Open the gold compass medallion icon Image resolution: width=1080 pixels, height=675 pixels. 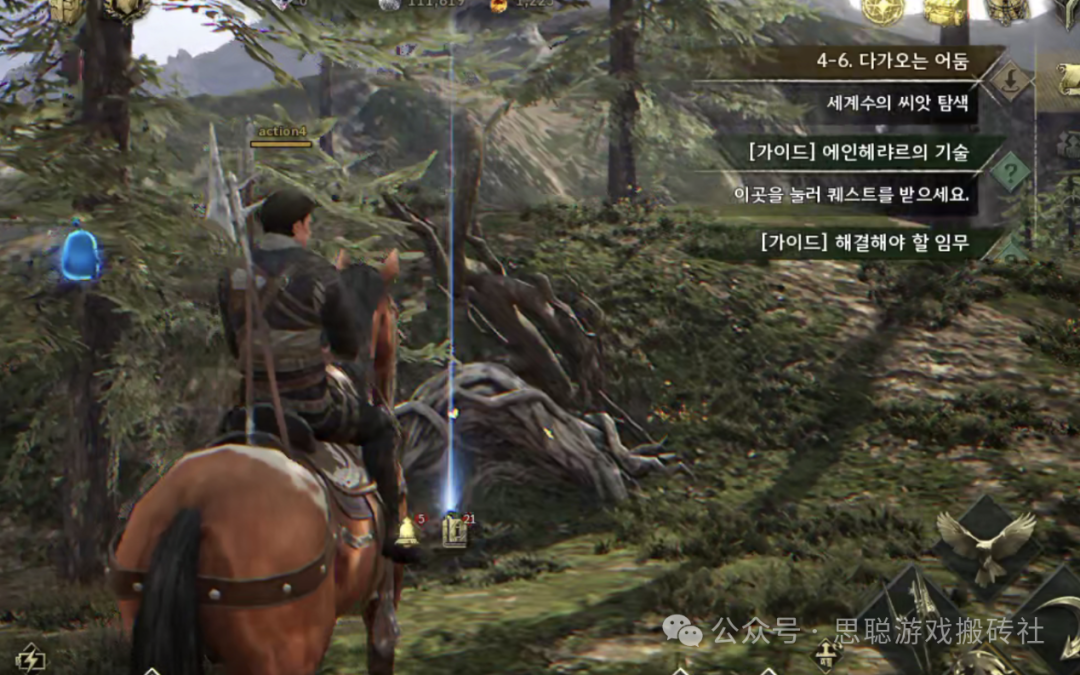[883, 10]
